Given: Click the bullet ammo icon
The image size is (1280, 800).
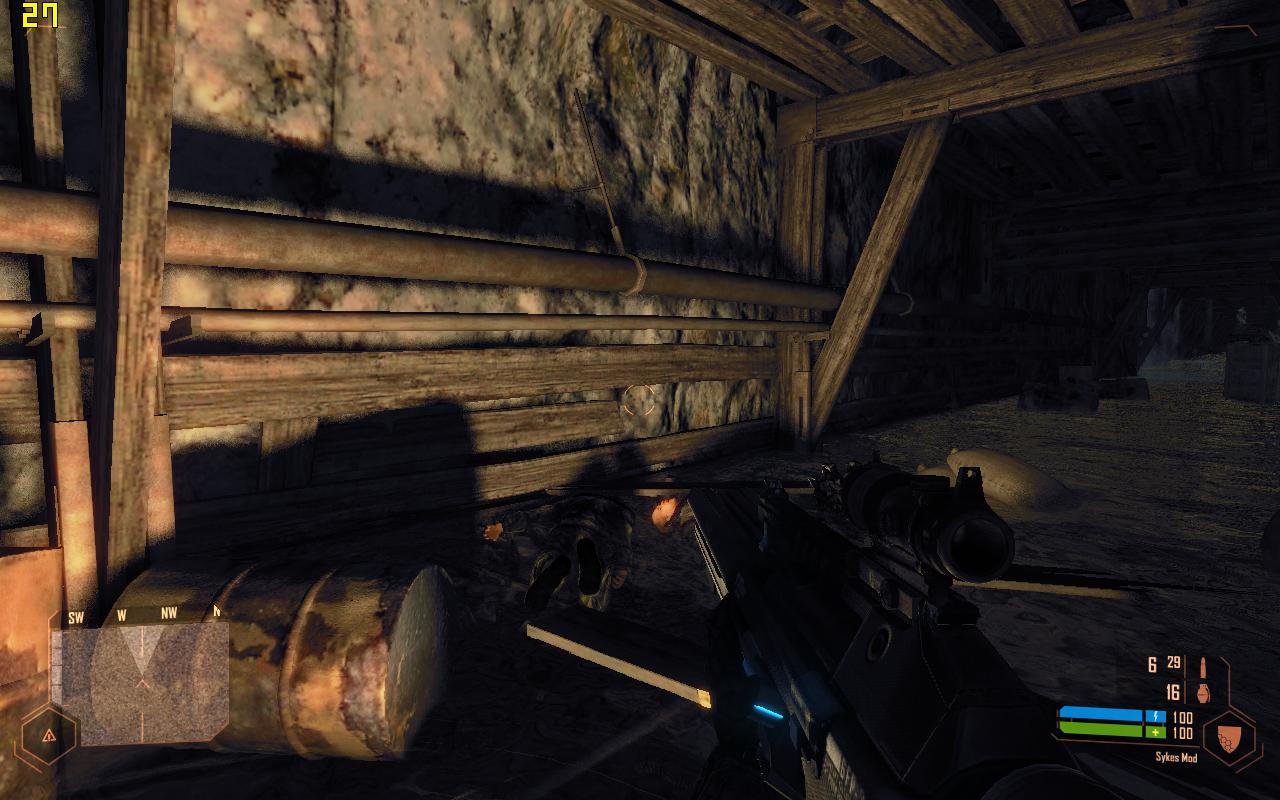Looking at the screenshot, I should pos(1203,666).
